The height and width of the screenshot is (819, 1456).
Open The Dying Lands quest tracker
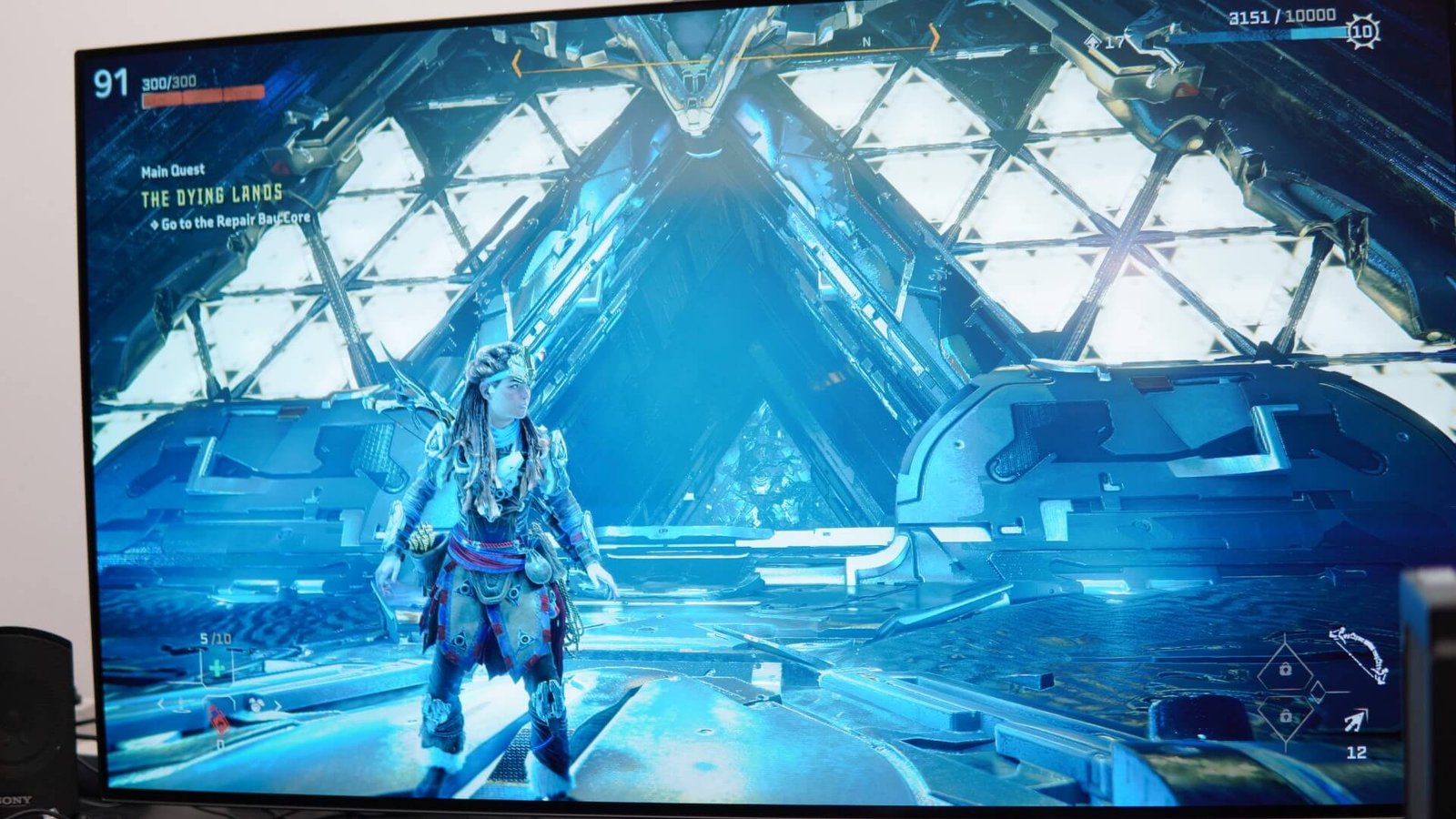[x=211, y=195]
